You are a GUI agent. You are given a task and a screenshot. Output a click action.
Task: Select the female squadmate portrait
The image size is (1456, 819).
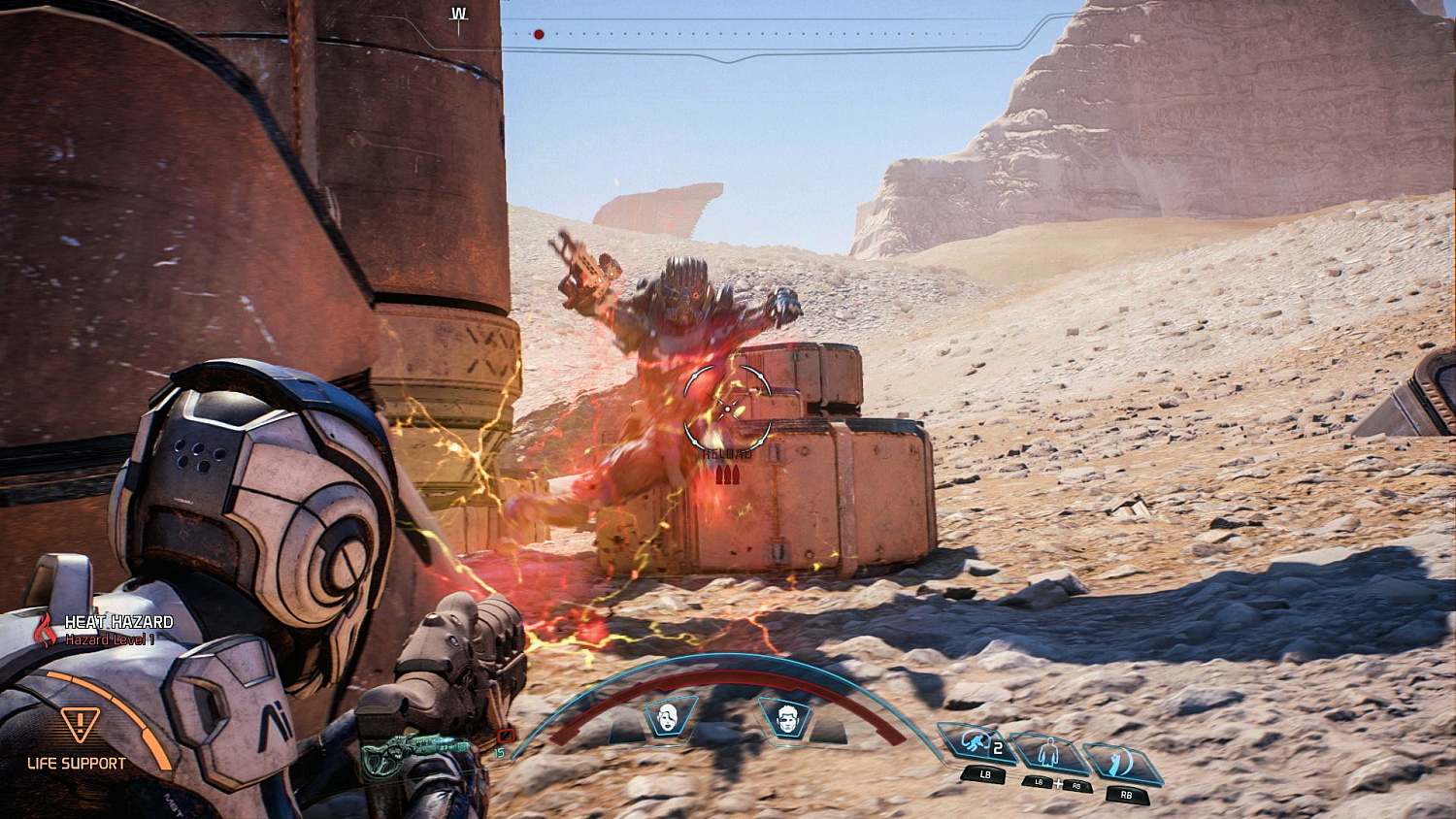[x=668, y=716]
